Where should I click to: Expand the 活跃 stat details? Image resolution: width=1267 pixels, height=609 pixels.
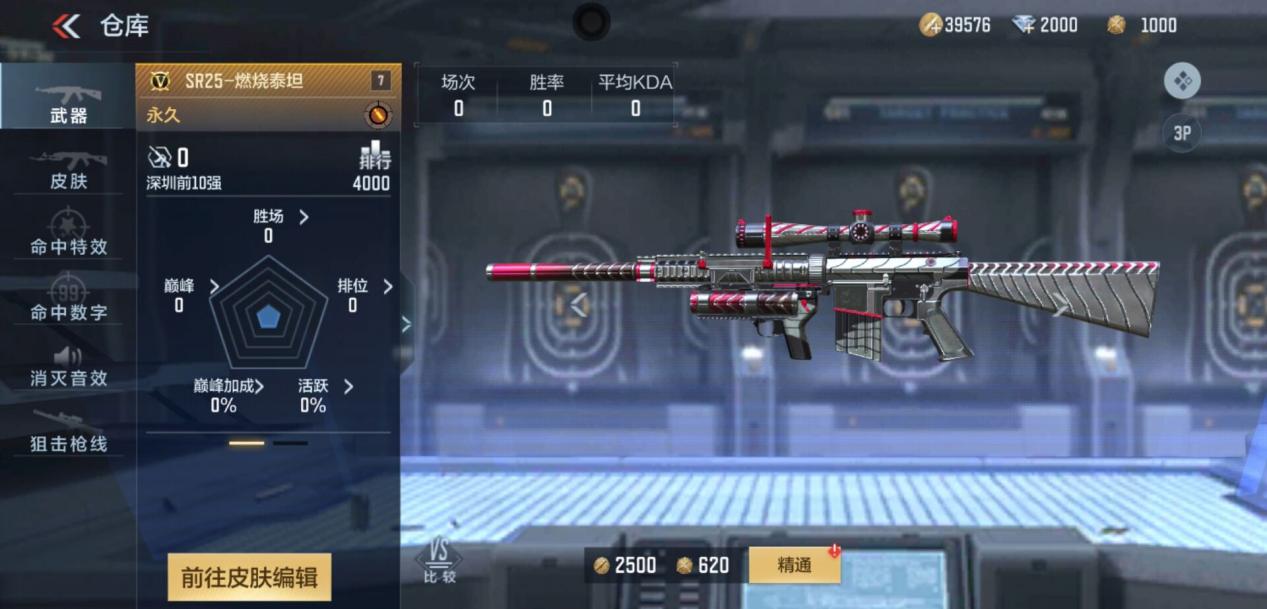pyautogui.click(x=348, y=386)
